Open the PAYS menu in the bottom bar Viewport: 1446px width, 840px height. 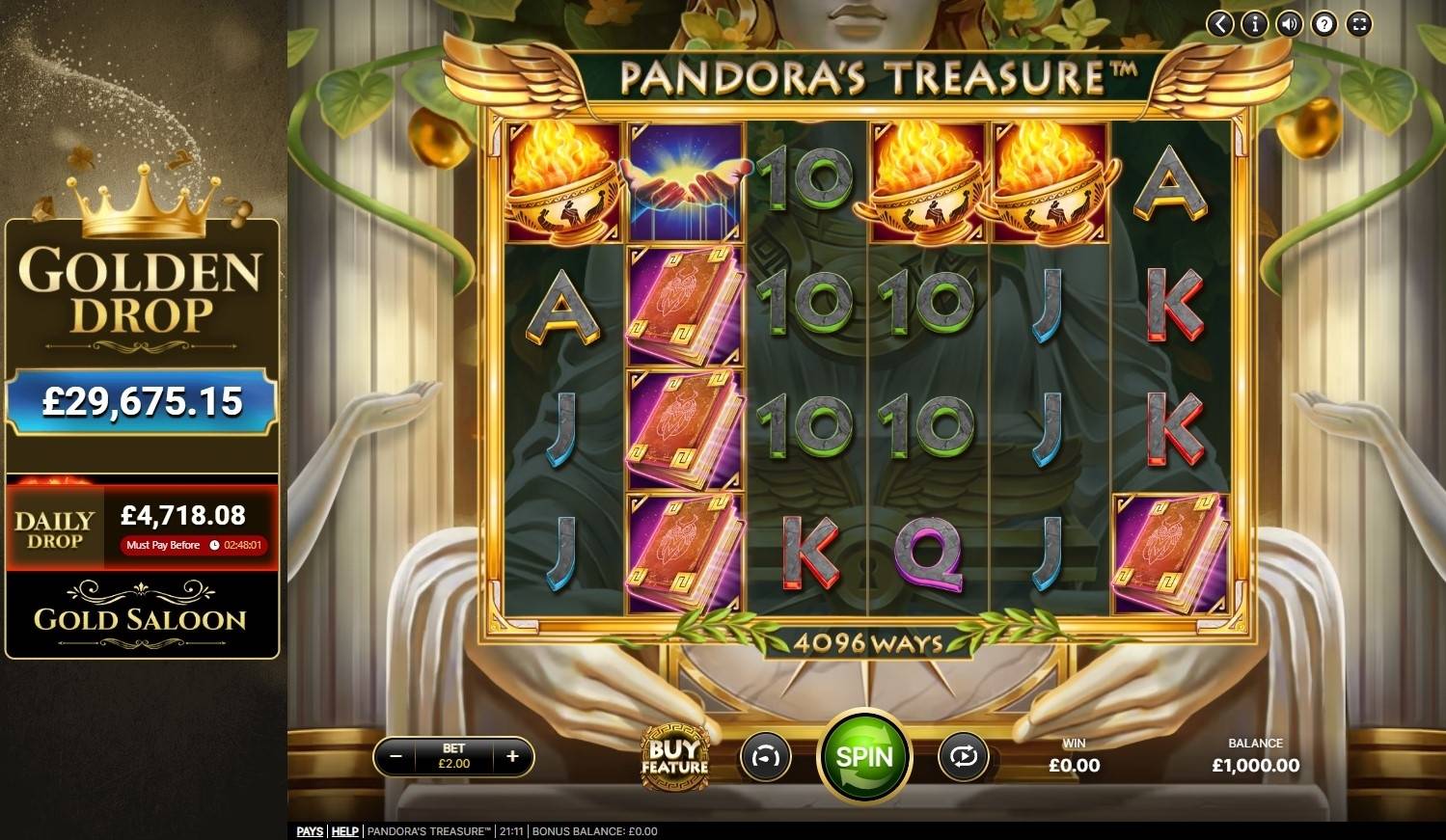click(x=309, y=830)
